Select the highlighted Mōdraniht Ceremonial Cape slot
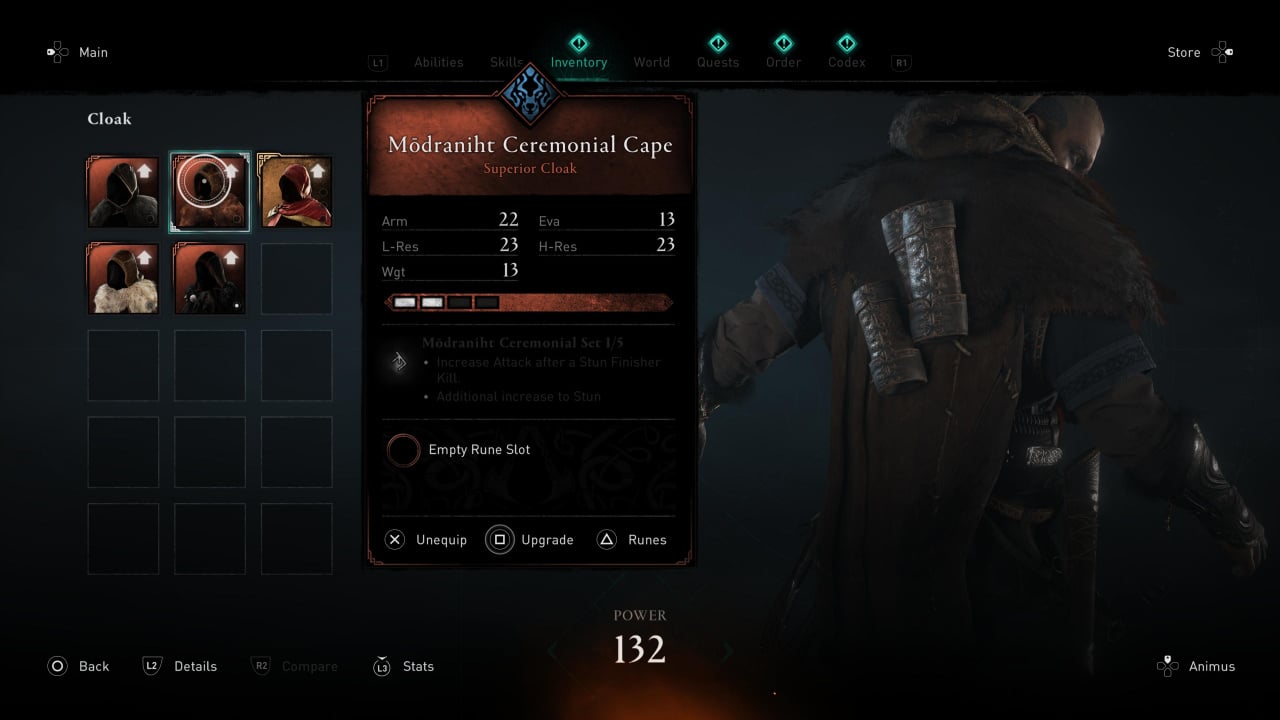Image resolution: width=1280 pixels, height=720 pixels. 210,192
